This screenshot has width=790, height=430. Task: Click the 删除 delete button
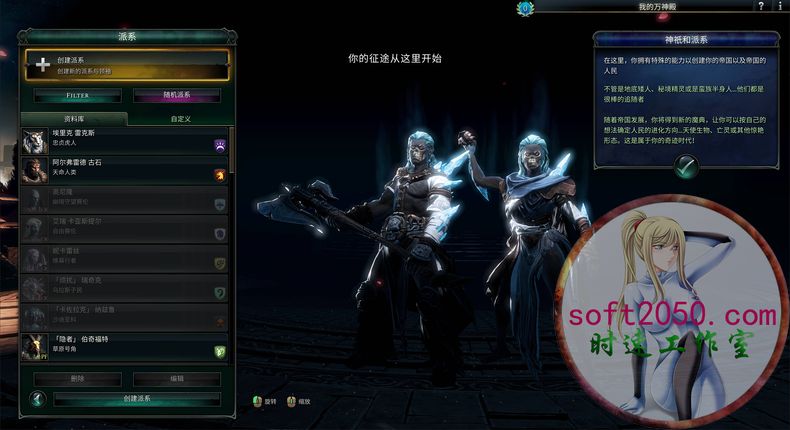(78, 379)
